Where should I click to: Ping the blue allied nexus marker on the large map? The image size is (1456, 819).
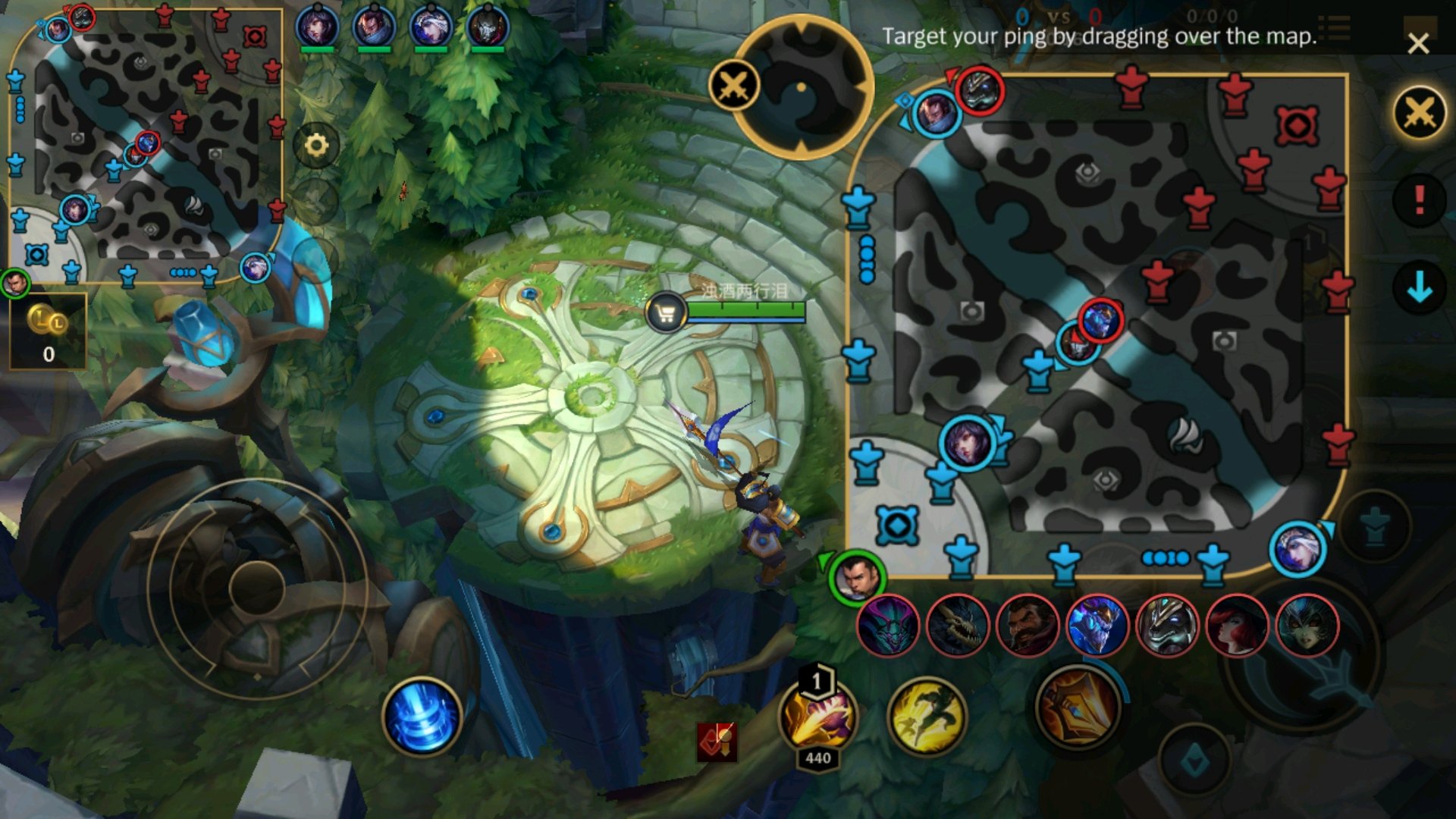point(897,526)
